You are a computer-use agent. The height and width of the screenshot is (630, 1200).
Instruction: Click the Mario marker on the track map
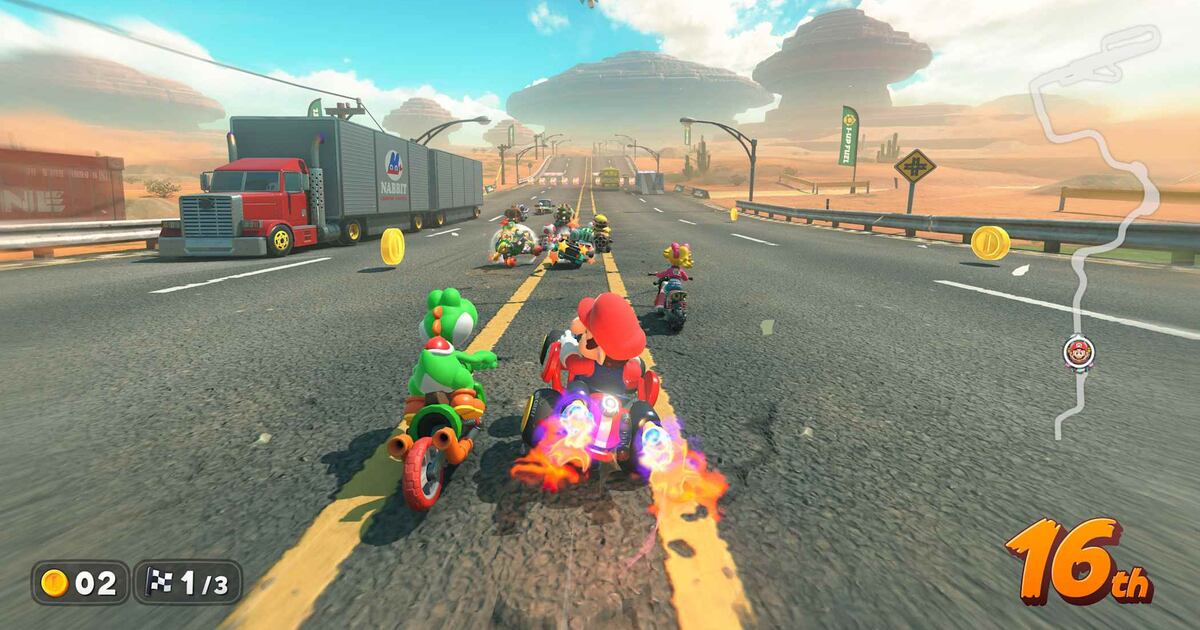1078,351
